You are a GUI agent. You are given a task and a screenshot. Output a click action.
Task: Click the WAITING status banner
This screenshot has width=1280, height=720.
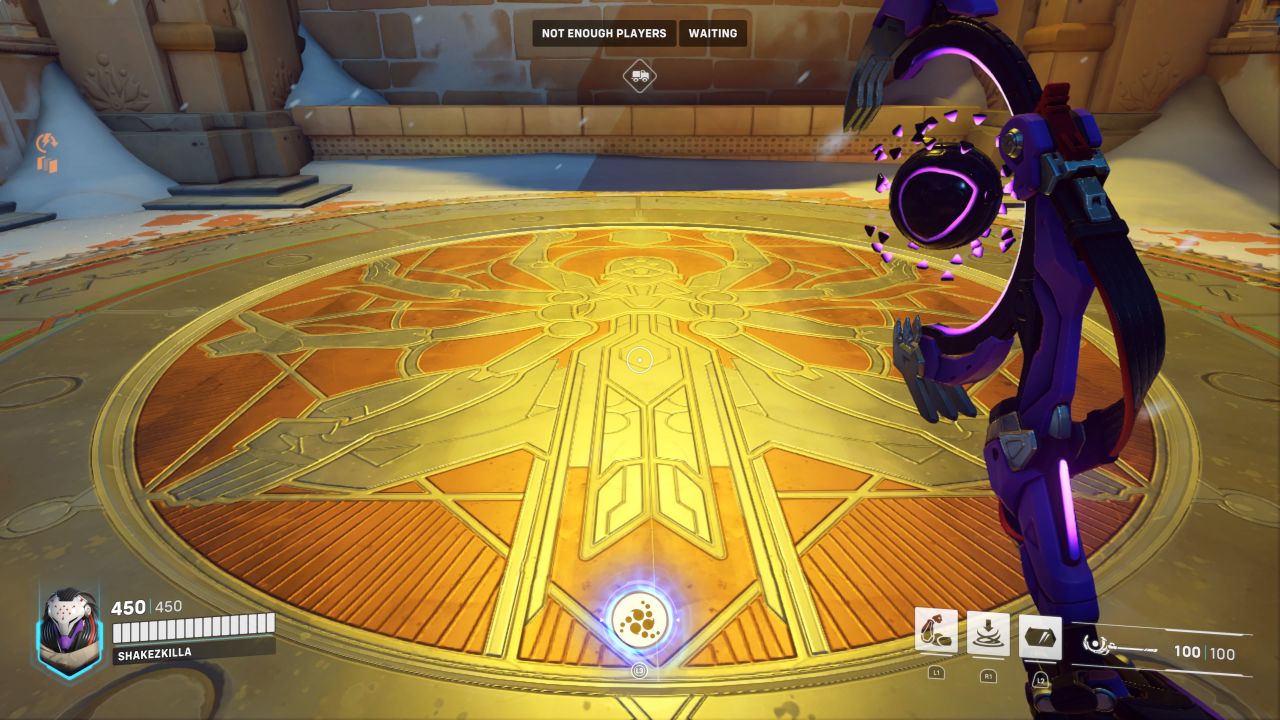point(711,33)
